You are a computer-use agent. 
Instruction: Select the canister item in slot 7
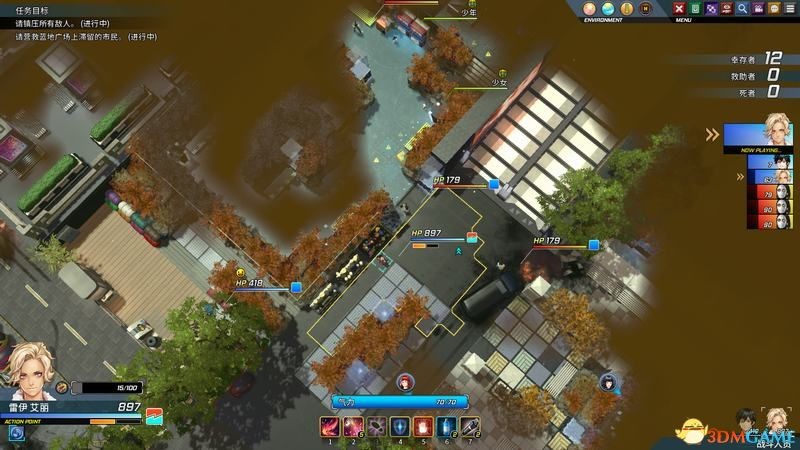click(x=471, y=427)
